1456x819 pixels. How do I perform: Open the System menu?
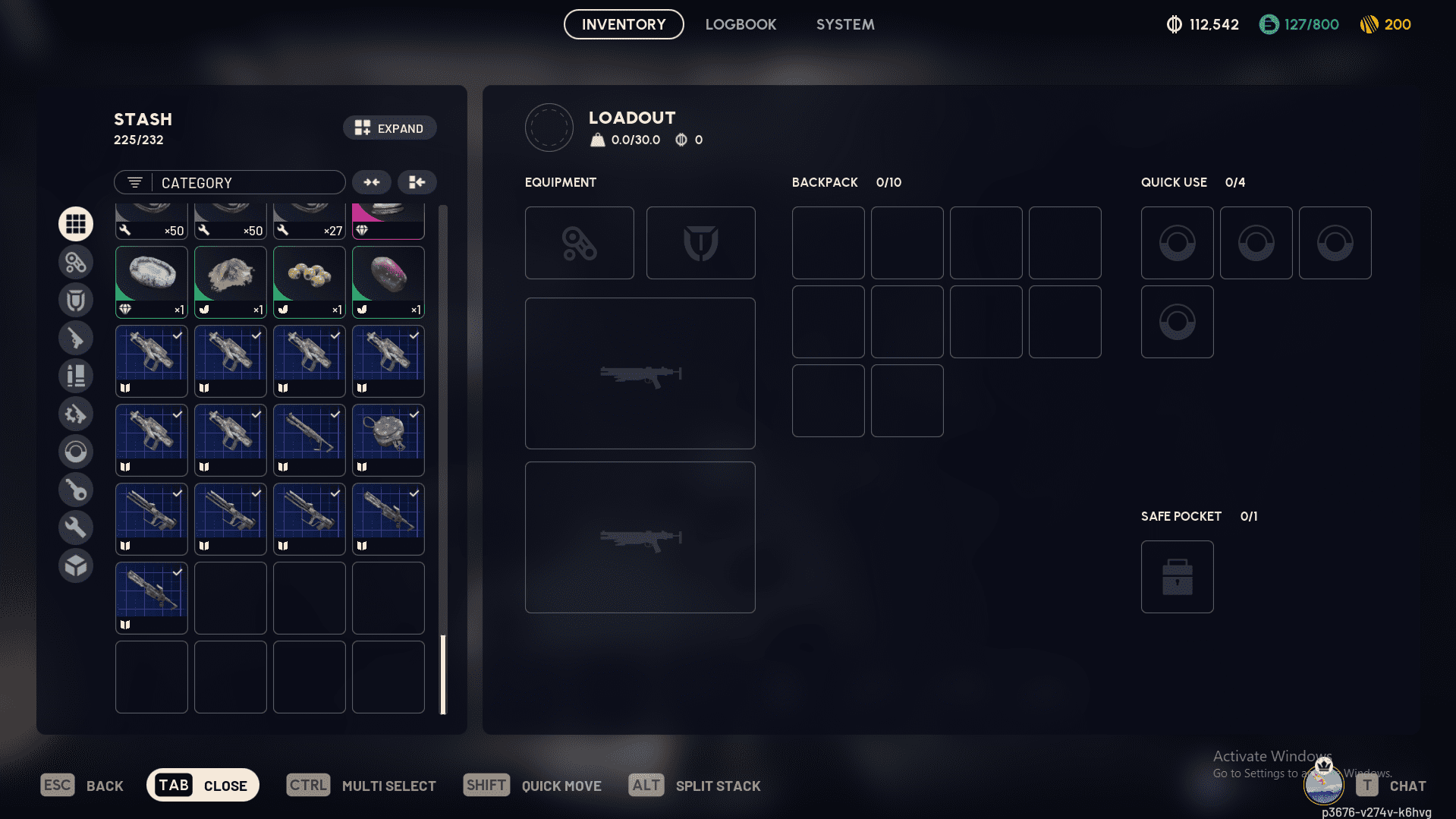844,24
